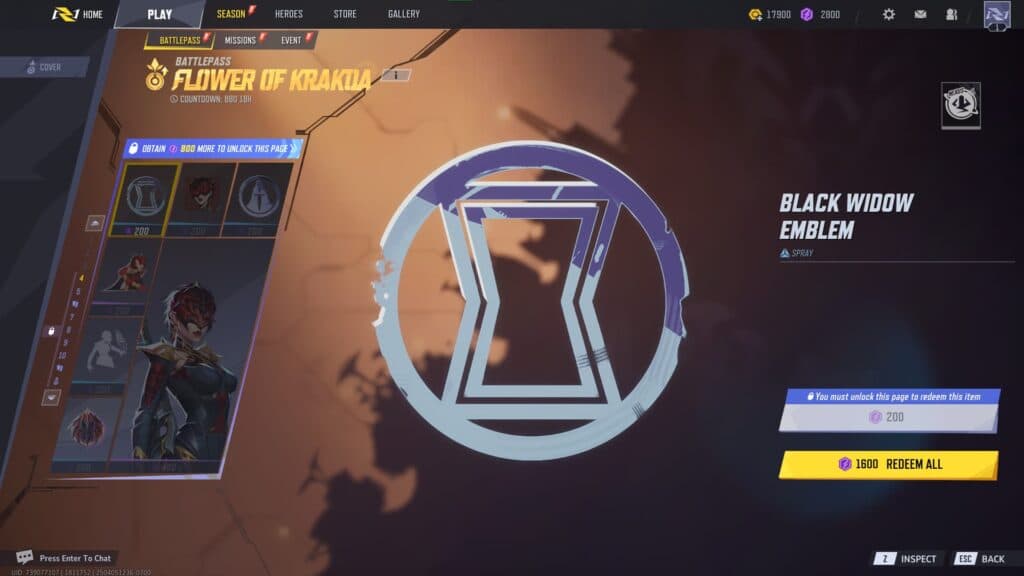
Task: Open settings via the gear icon
Action: pyautogui.click(x=888, y=15)
